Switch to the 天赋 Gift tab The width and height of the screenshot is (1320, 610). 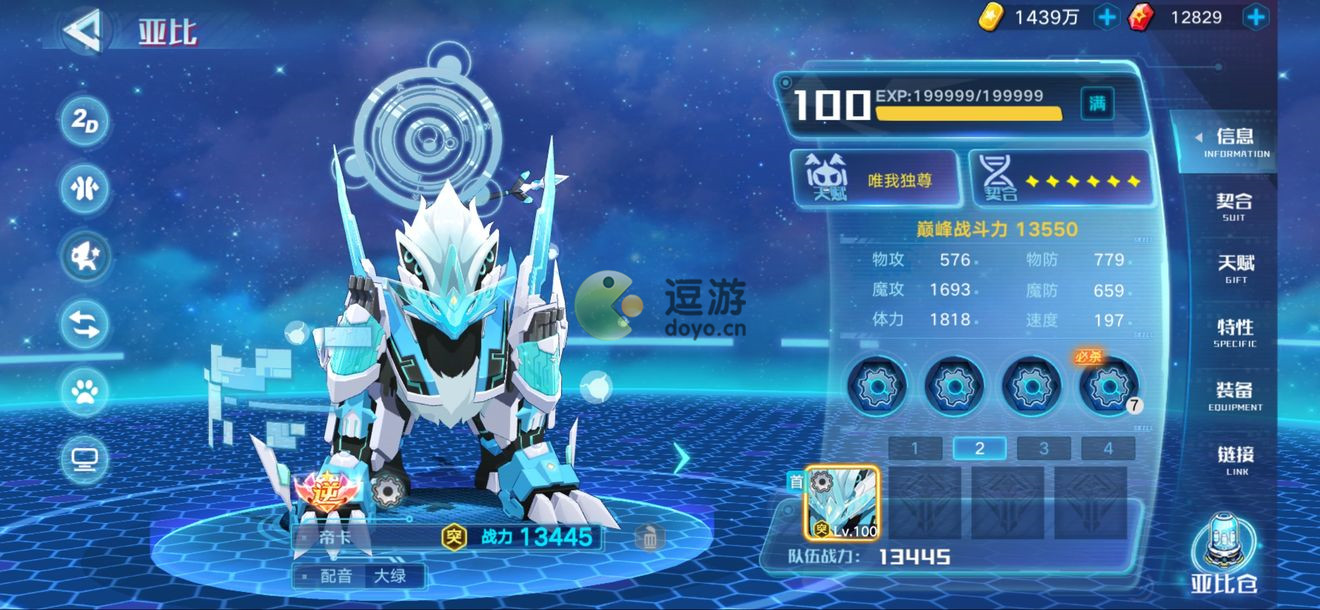pyautogui.click(x=1235, y=268)
